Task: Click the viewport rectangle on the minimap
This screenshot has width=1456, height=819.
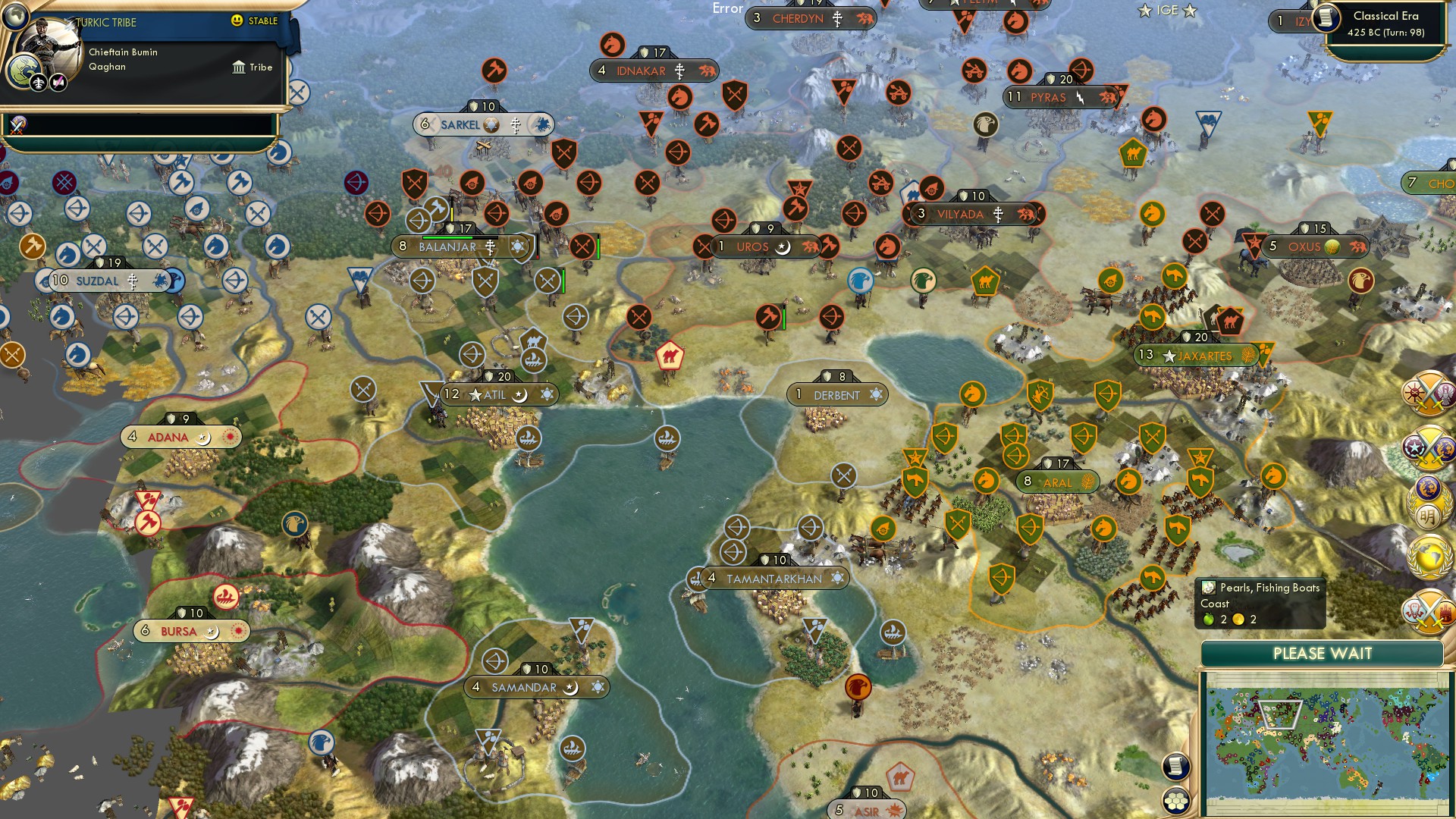Action: pos(1282,713)
